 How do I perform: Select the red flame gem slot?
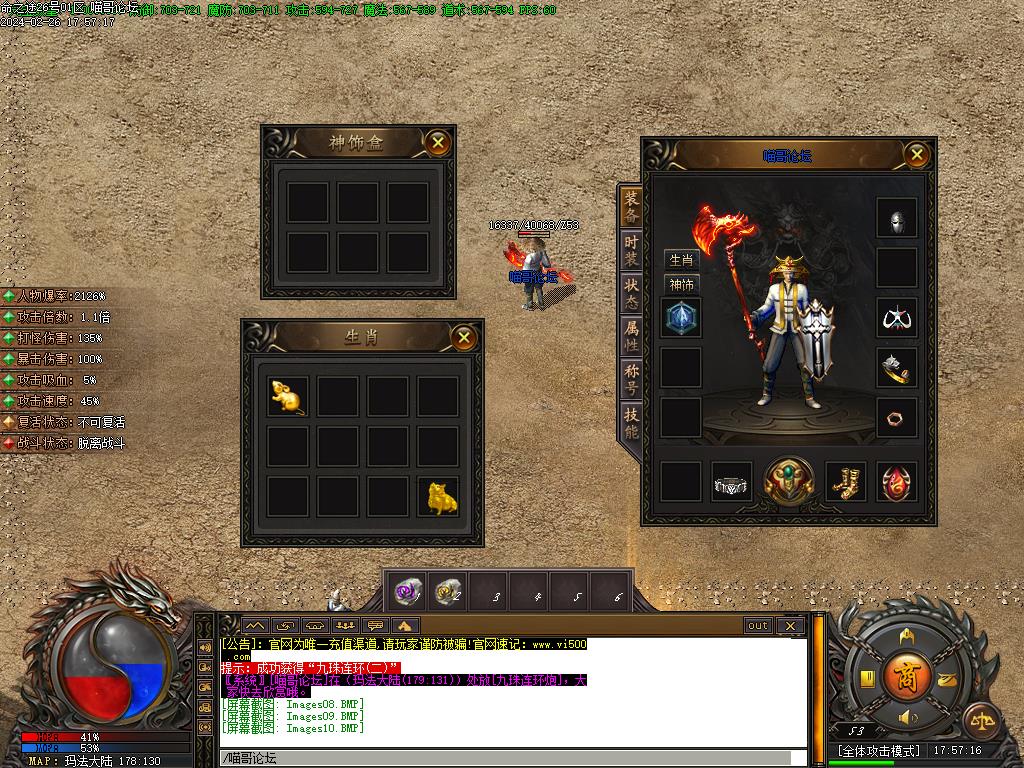point(896,483)
